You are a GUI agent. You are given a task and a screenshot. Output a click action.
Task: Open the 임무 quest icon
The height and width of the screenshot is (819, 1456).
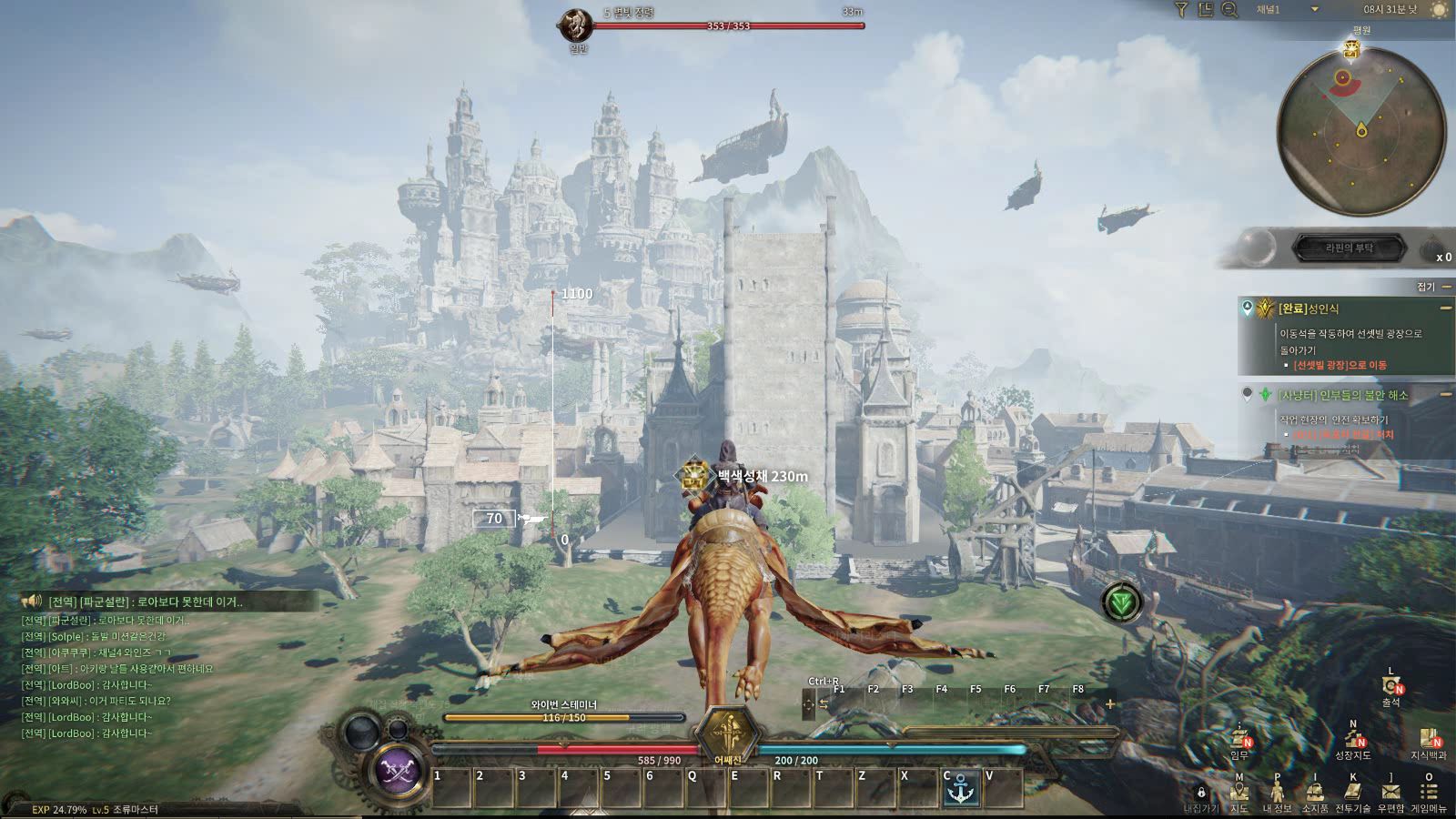[1239, 739]
